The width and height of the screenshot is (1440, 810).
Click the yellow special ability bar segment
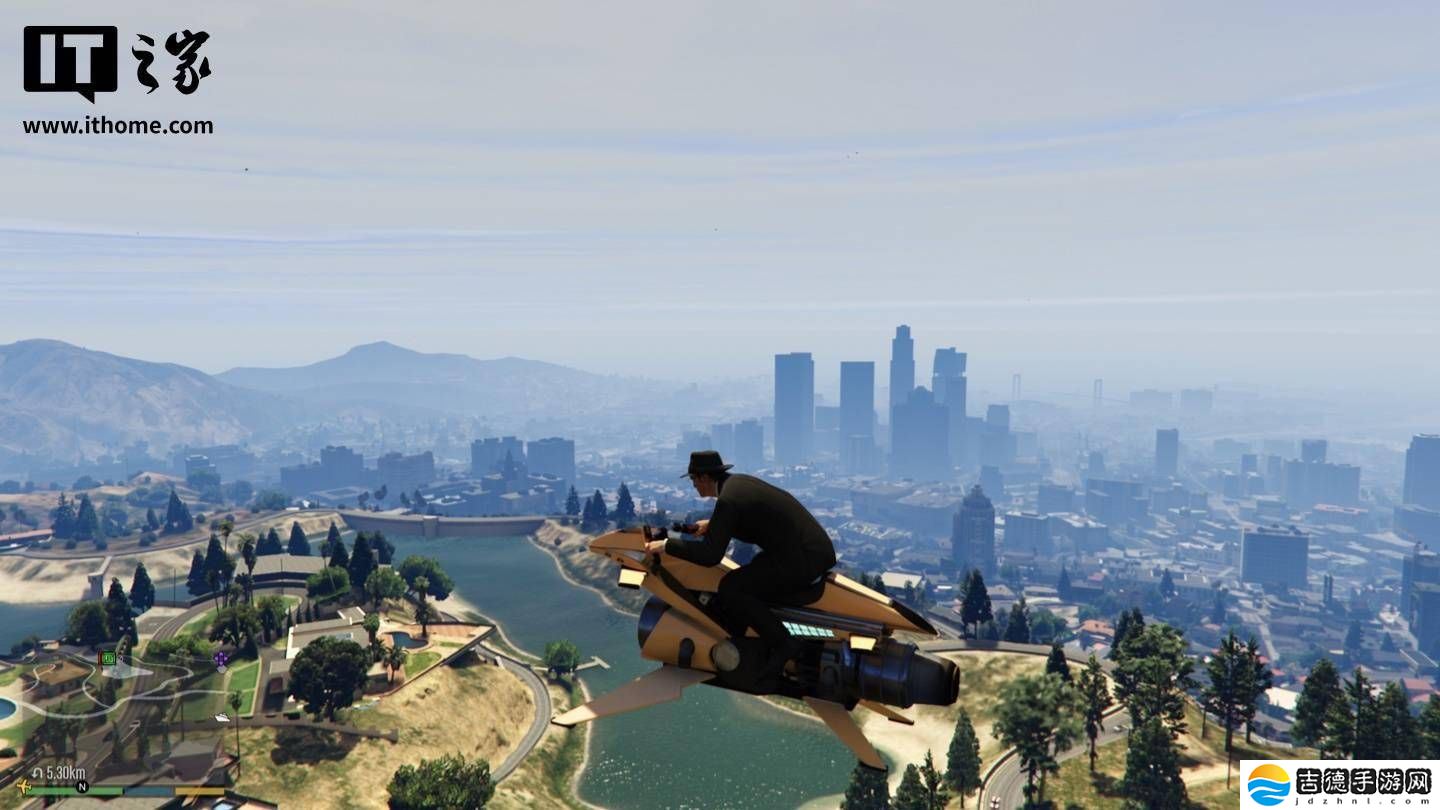pos(200,791)
